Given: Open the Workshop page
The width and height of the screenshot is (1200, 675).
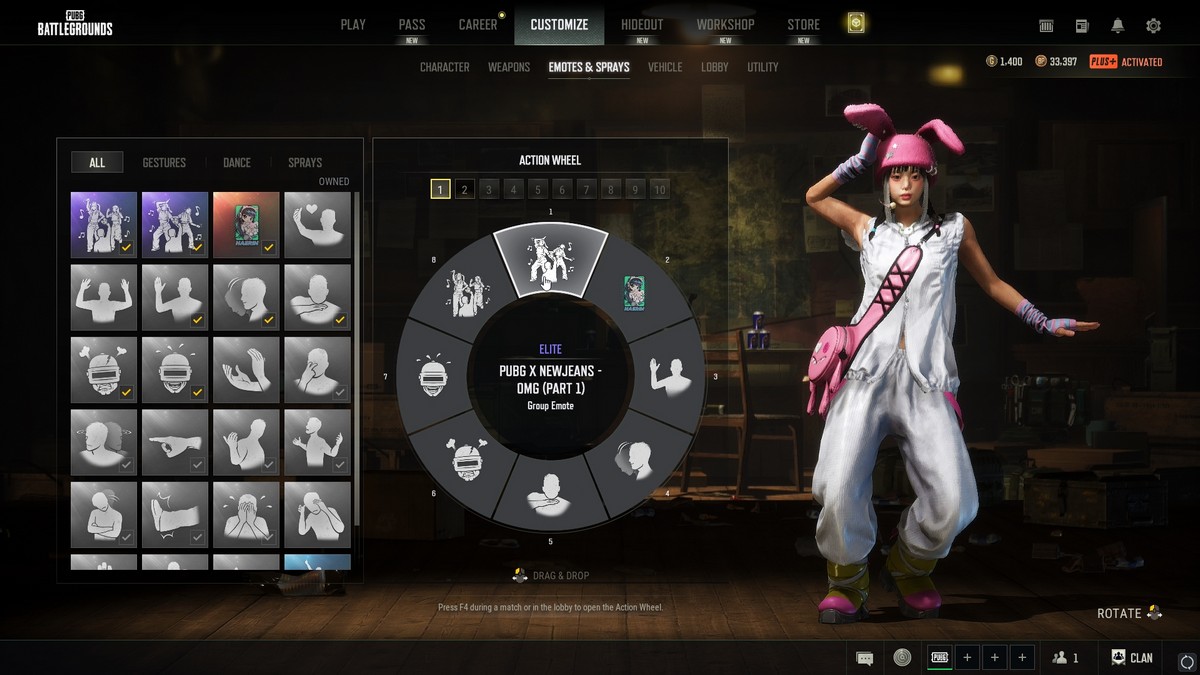Looking at the screenshot, I should [x=725, y=24].
